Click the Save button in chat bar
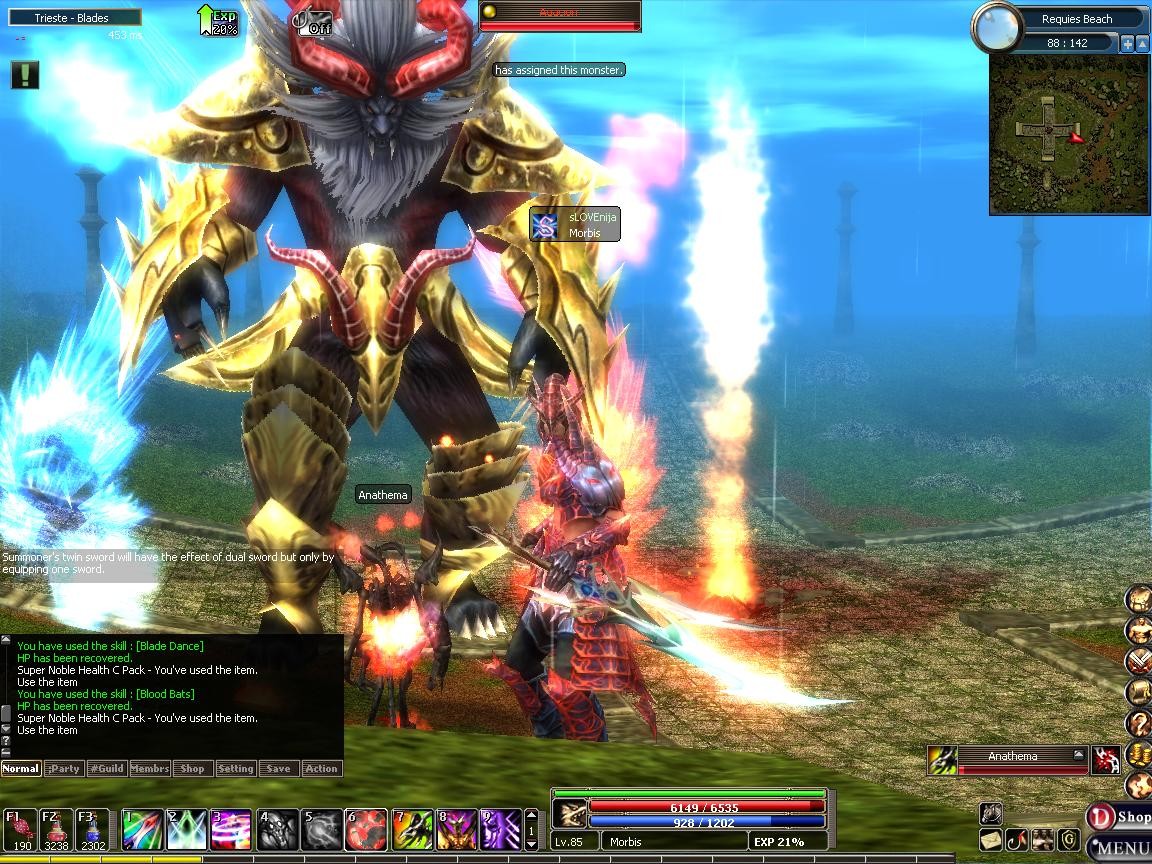The height and width of the screenshot is (864, 1152). (278, 769)
